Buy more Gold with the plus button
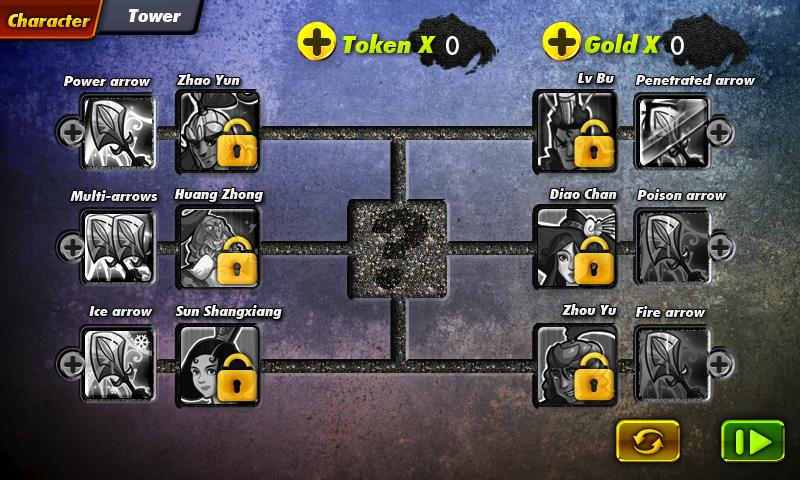The width and height of the screenshot is (800, 480). (x=560, y=43)
